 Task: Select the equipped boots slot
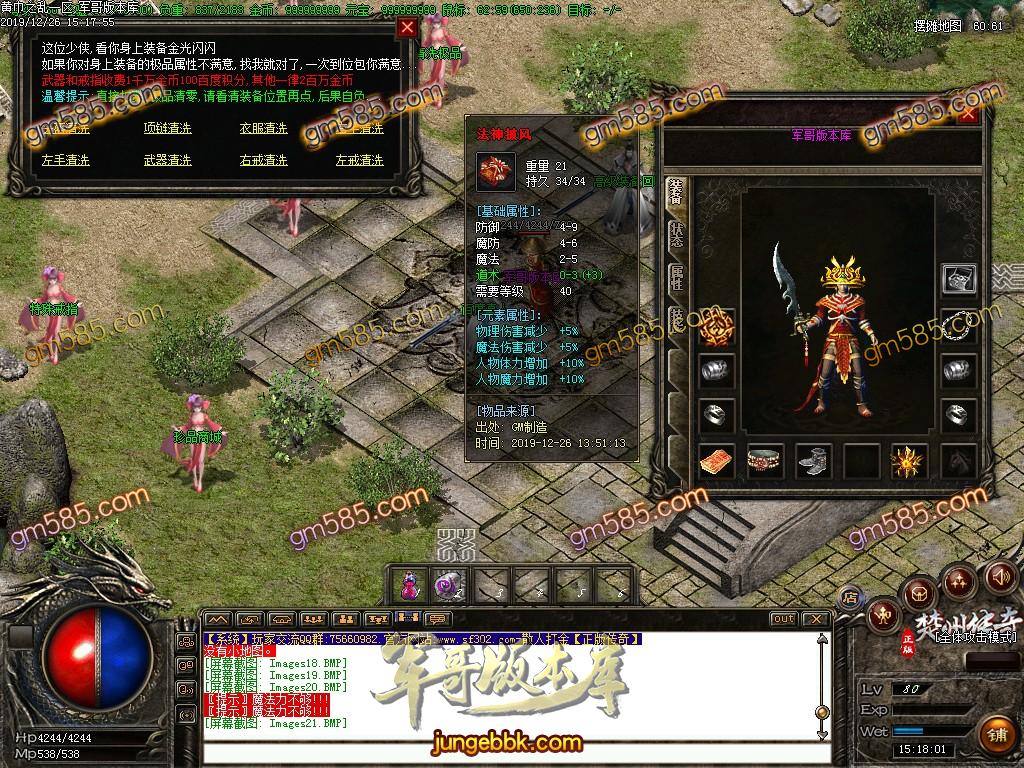pyautogui.click(x=813, y=461)
